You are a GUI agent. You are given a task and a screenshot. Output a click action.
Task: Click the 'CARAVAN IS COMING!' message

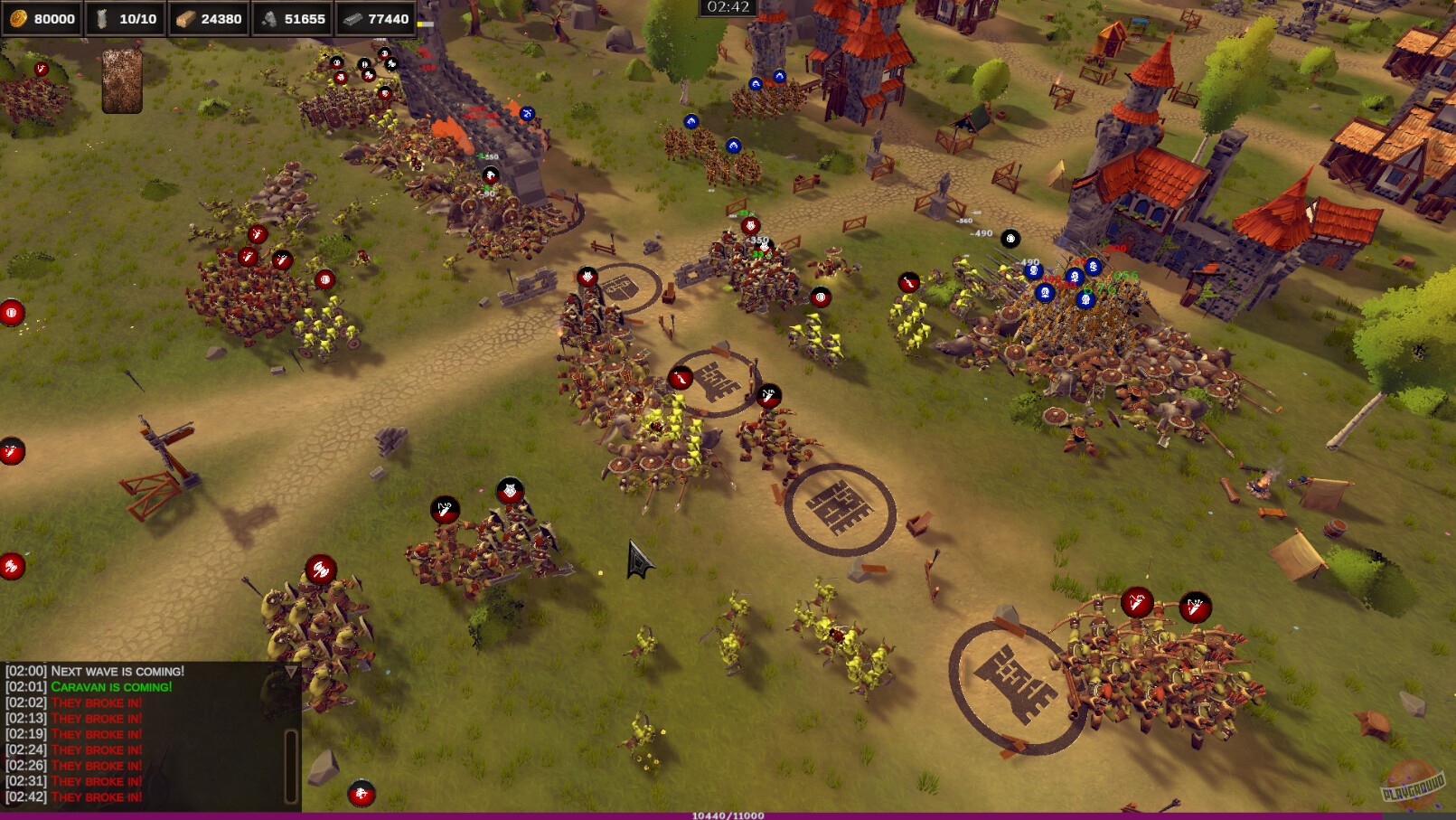tap(110, 687)
